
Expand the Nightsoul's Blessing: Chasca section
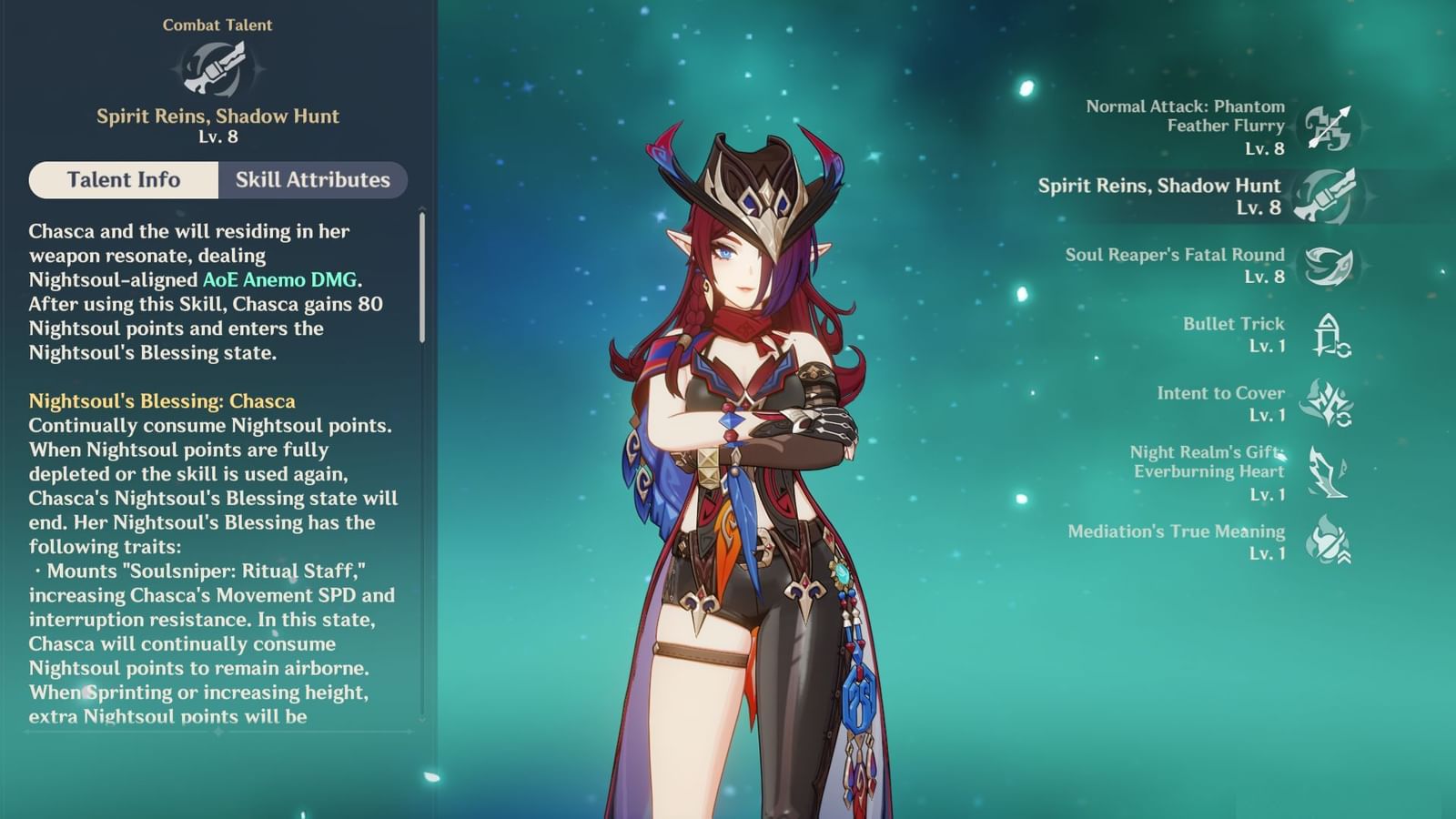tap(160, 399)
